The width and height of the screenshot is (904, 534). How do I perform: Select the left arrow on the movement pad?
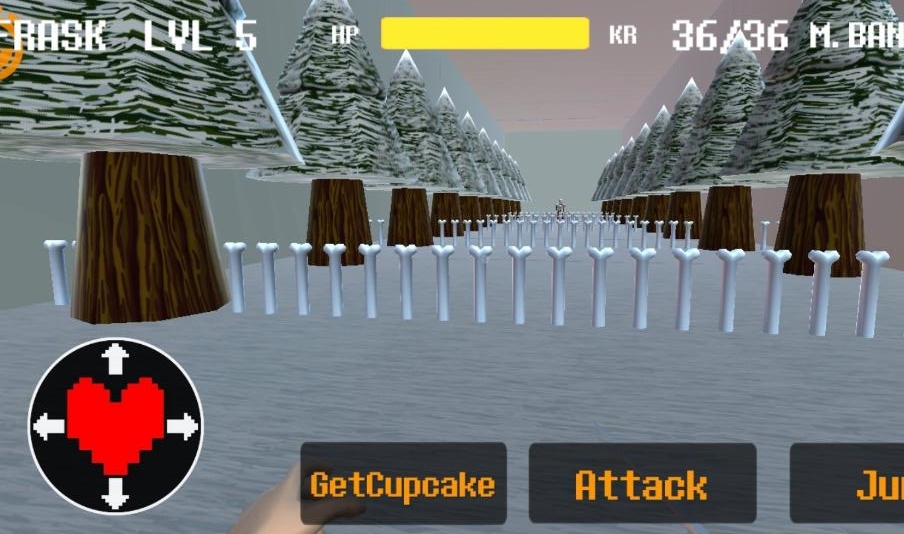[x=48, y=427]
